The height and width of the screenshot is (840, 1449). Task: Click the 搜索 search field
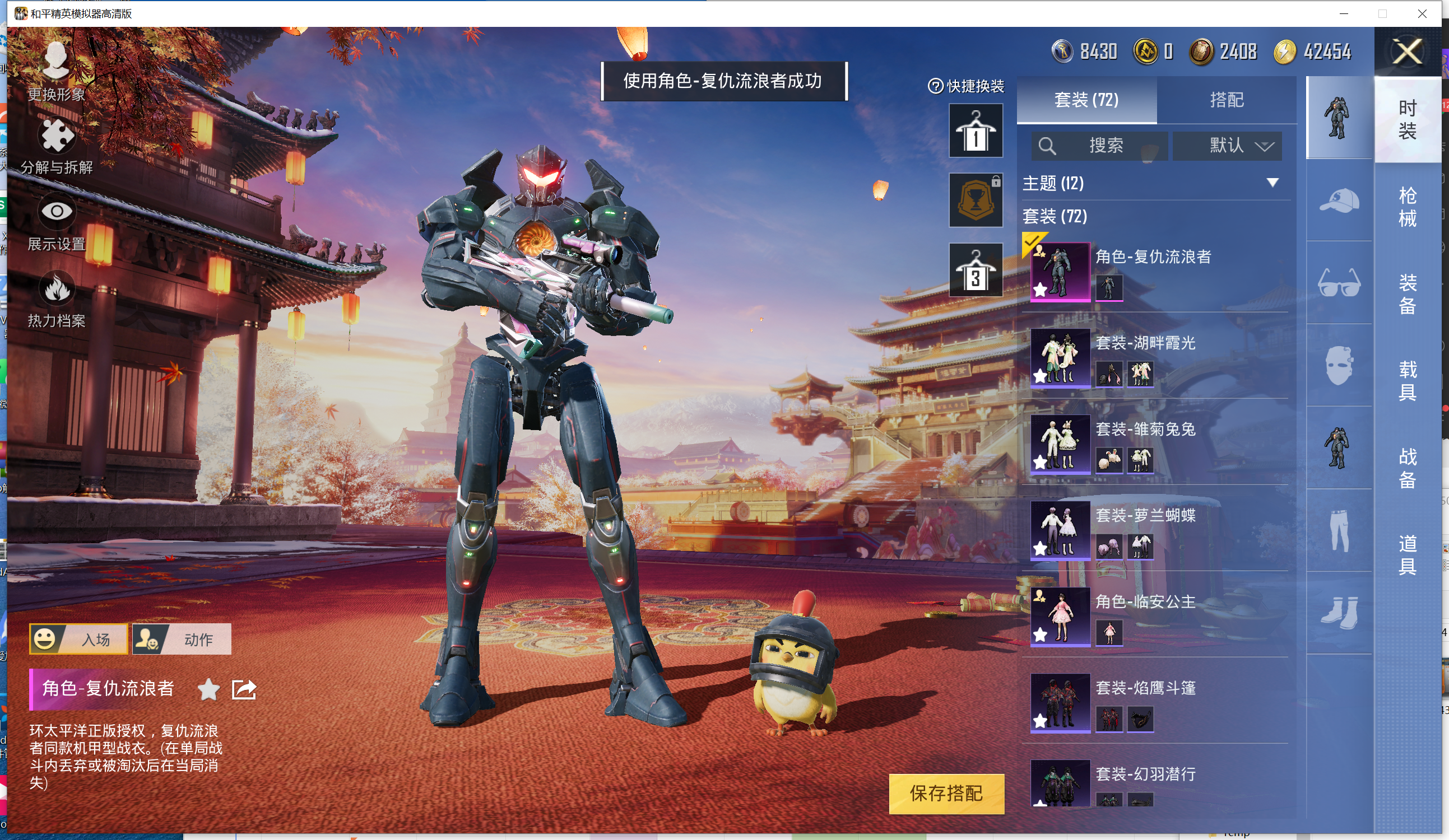pyautogui.click(x=1099, y=146)
